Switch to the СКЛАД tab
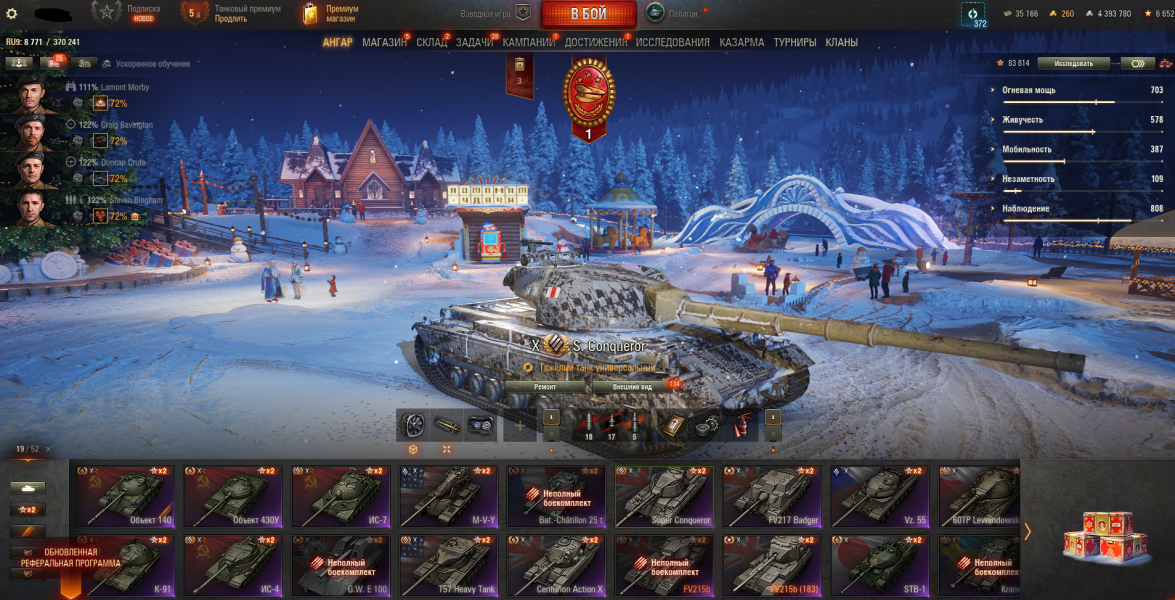This screenshot has width=1175, height=600. (x=432, y=43)
